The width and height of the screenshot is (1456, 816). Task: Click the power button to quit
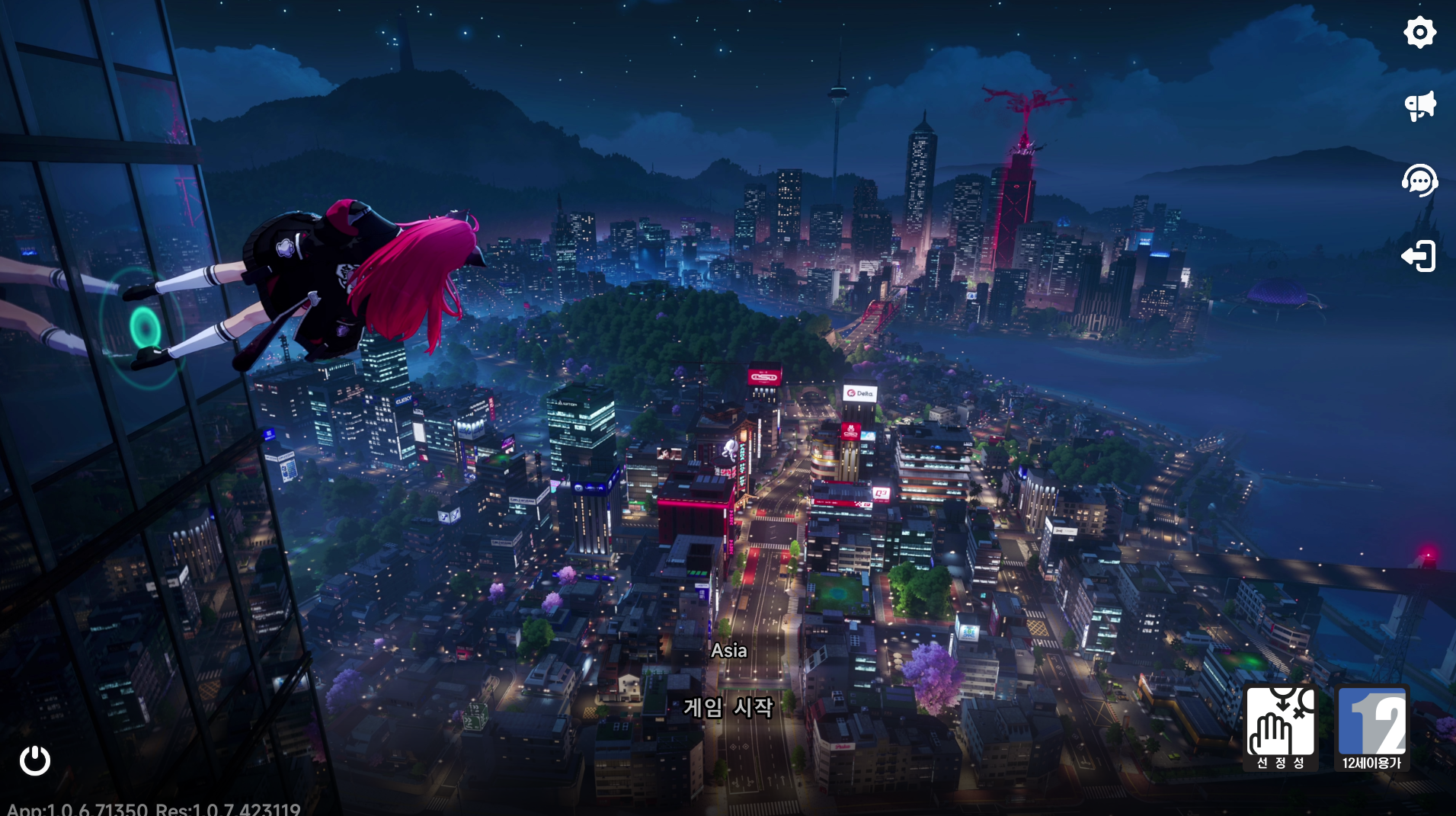tap(35, 760)
